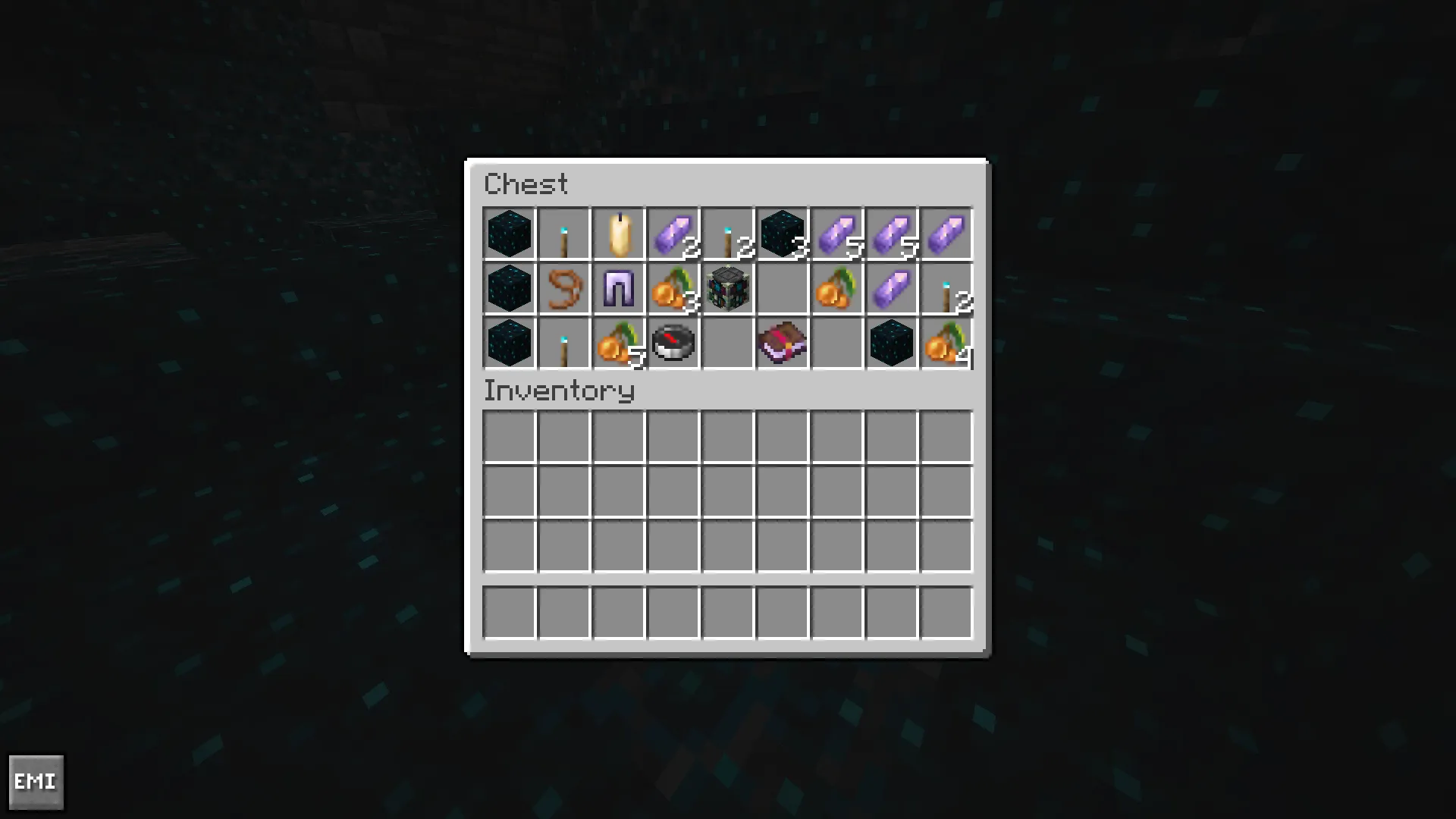Take the purple leggings from the chest
1456x819 pixels.
click(619, 289)
